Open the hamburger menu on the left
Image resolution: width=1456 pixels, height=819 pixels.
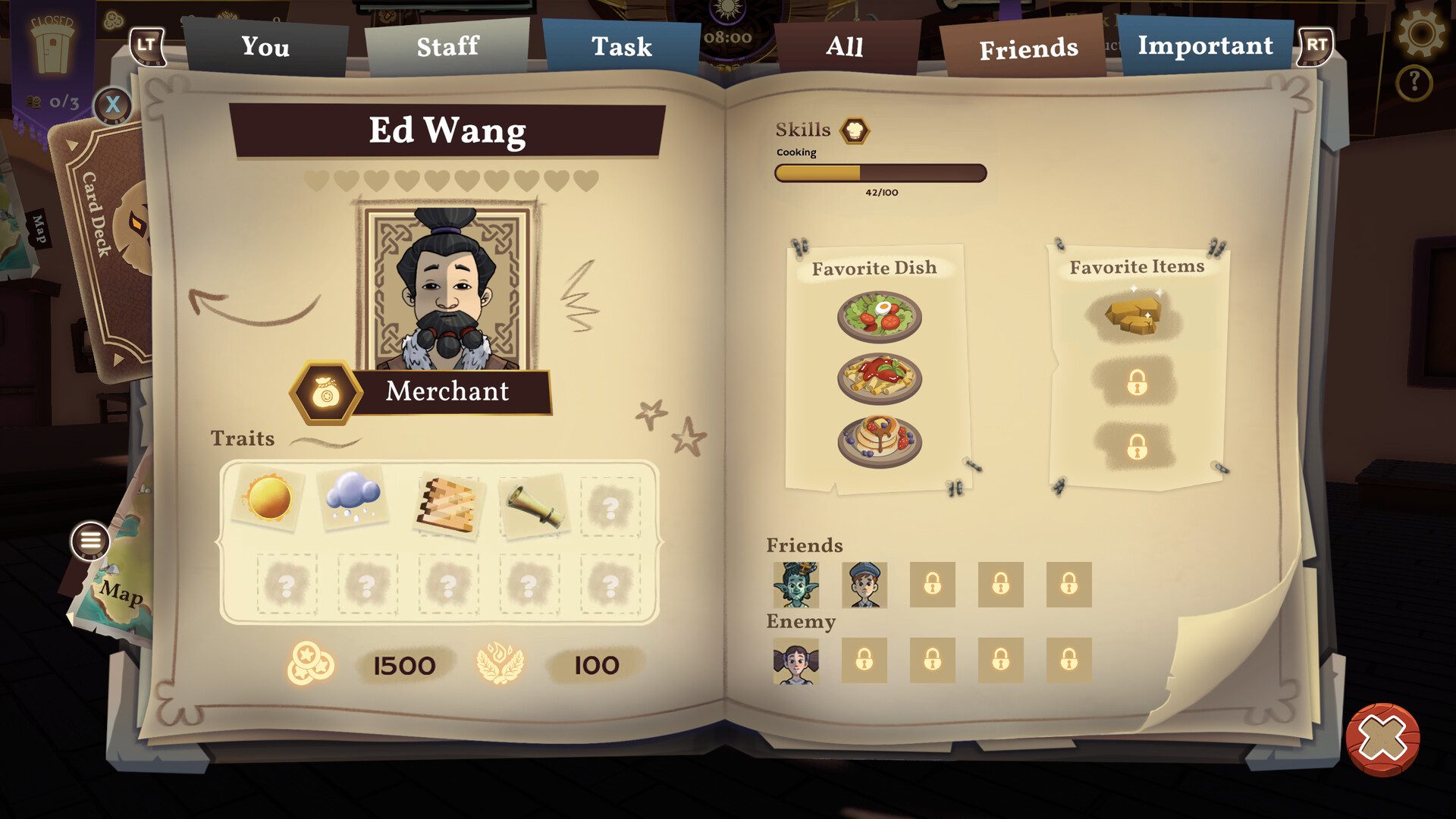coord(90,541)
